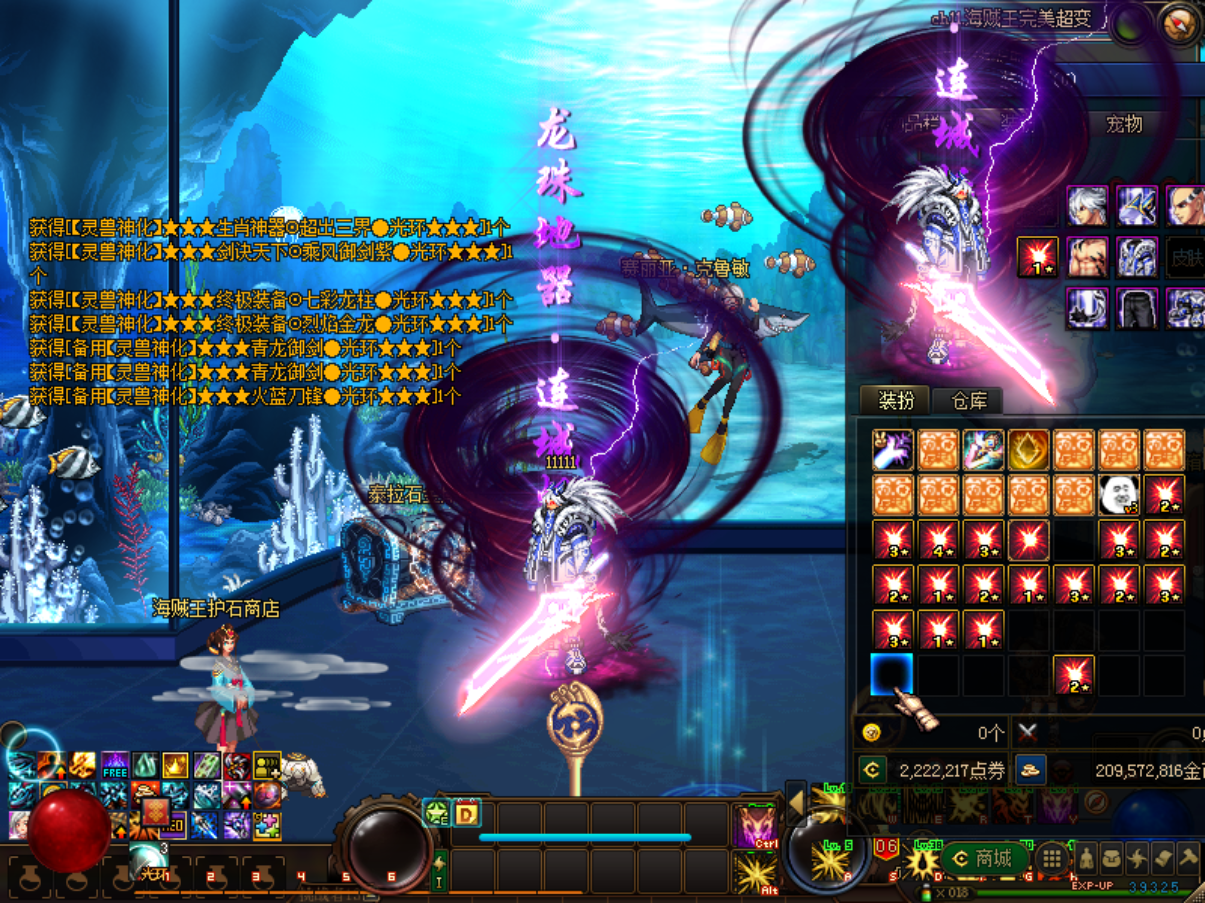Screen dimensions: 1205x903
Task: Open the character silhouette info button
Action: click(1086, 858)
